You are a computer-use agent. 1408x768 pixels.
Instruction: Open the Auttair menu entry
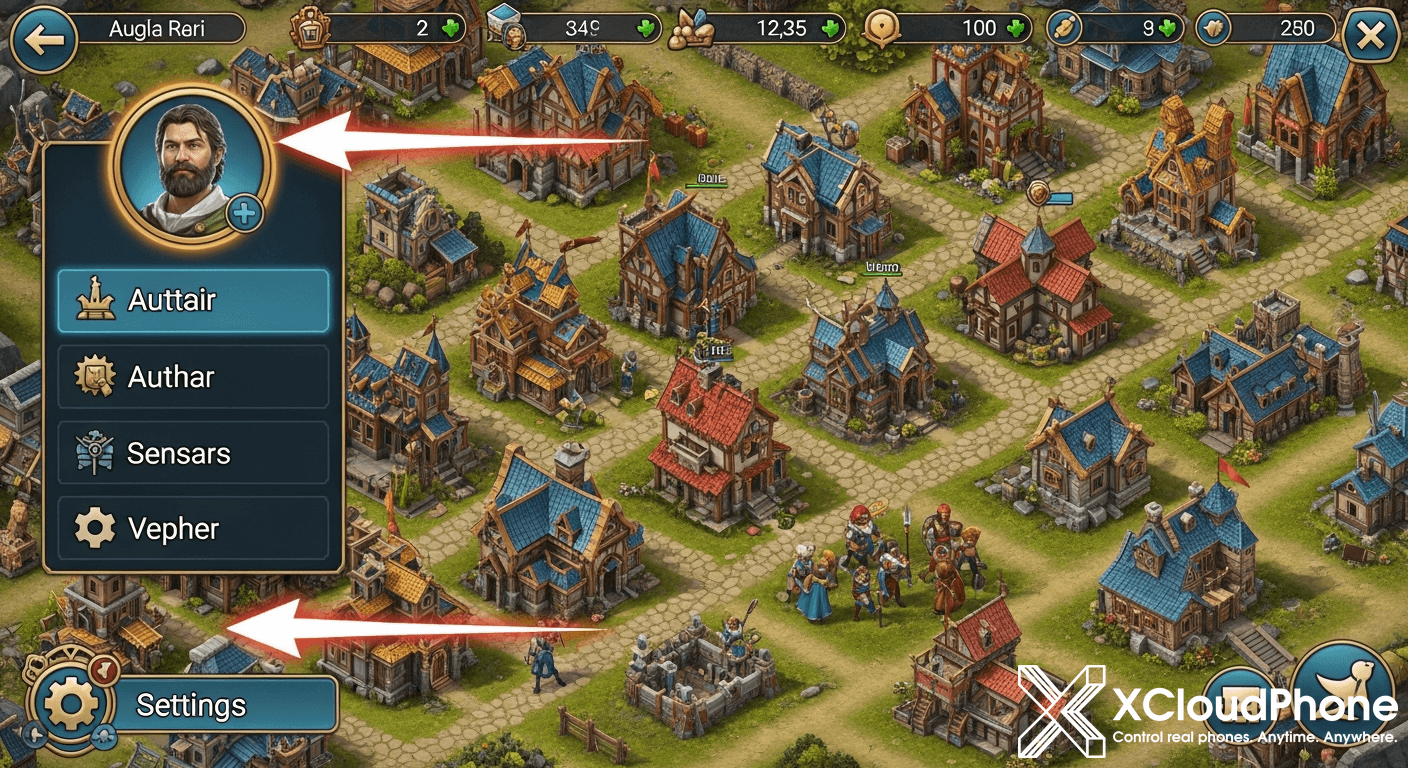(x=192, y=299)
